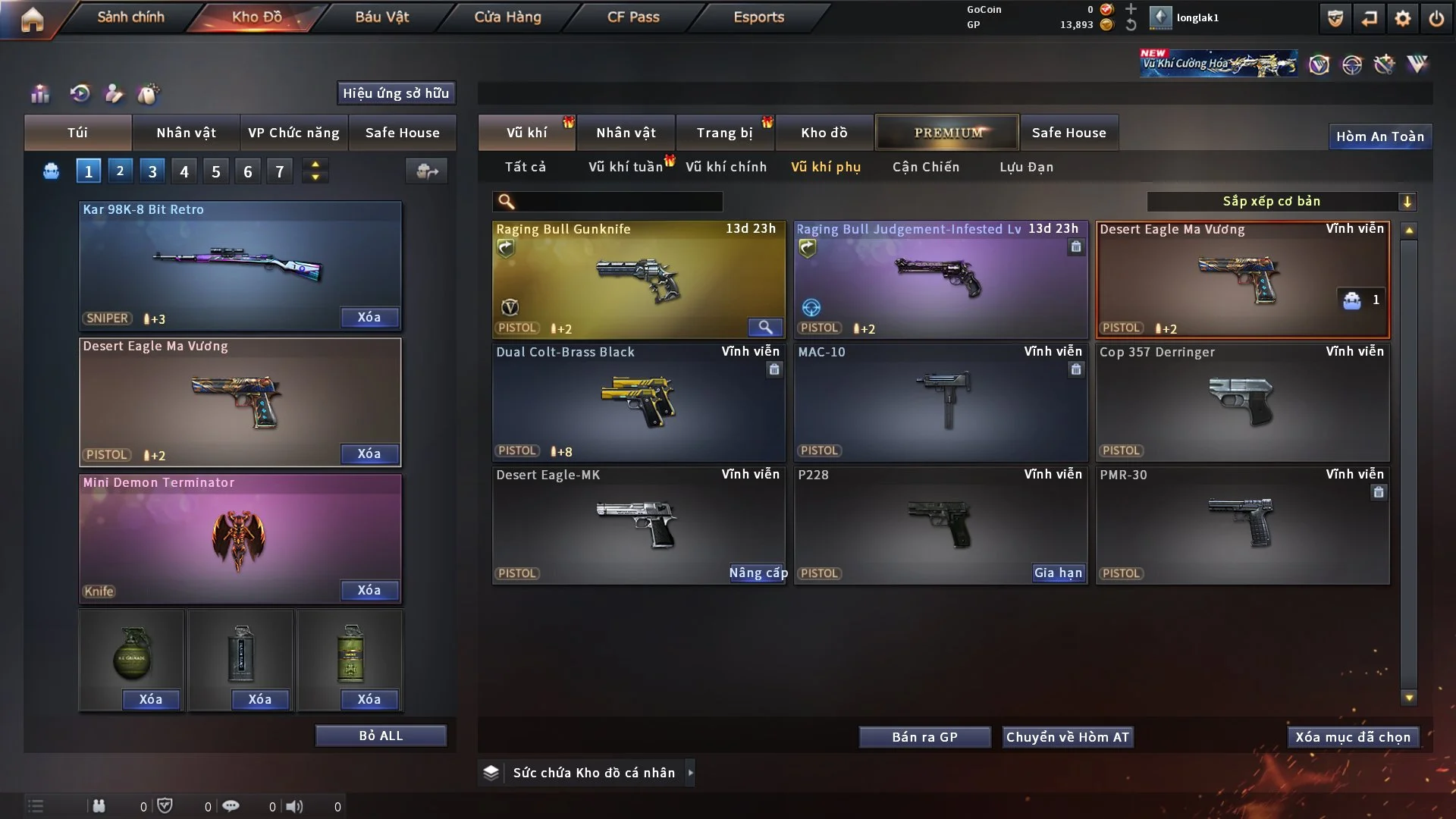Viewport: 1456px width, 819px height.
Task: Select bag preset number 3
Action: click(152, 171)
